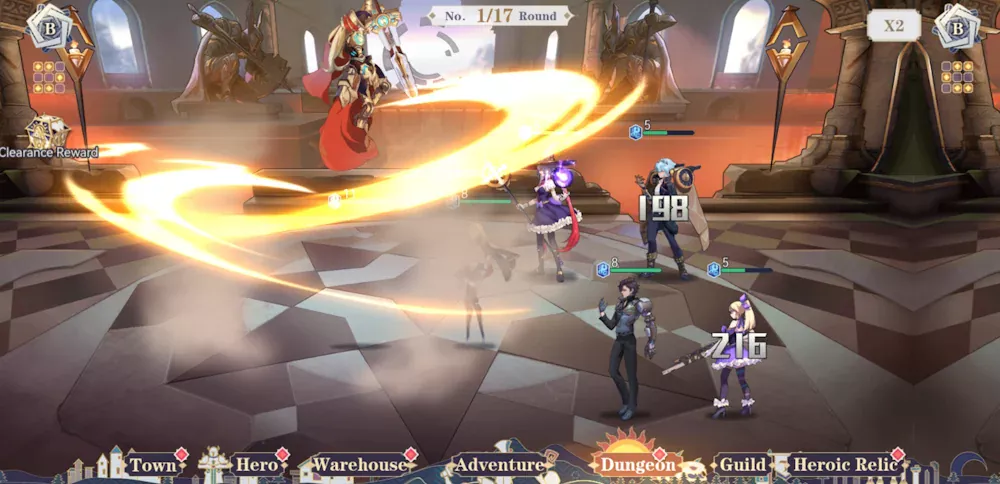Viewport: 1000px width, 484px height.
Task: Toggle the X2 battle speed
Action: tap(893, 26)
